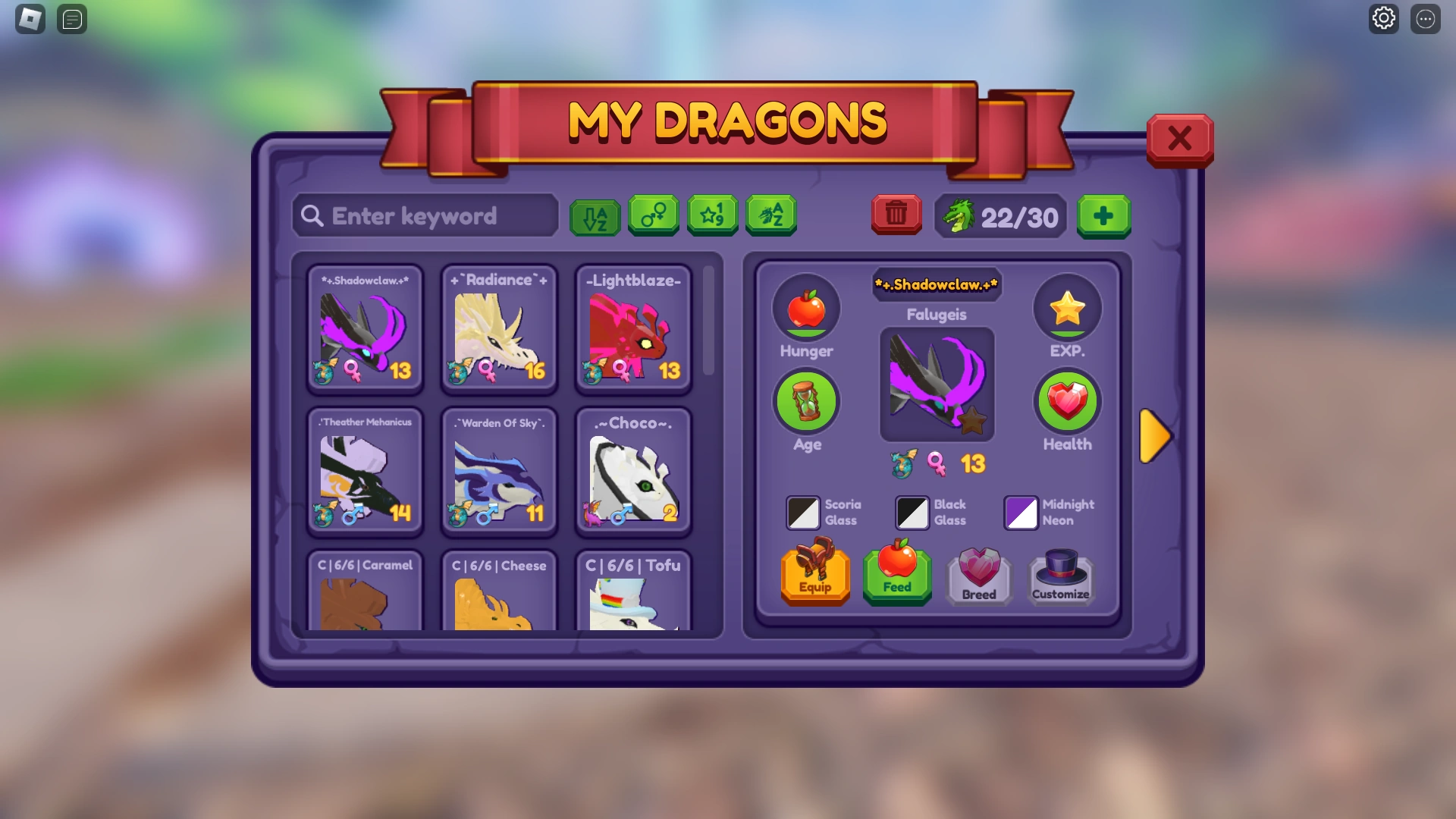The height and width of the screenshot is (819, 1456).
Task: Inspect the Health heart icon
Action: pos(1067,401)
